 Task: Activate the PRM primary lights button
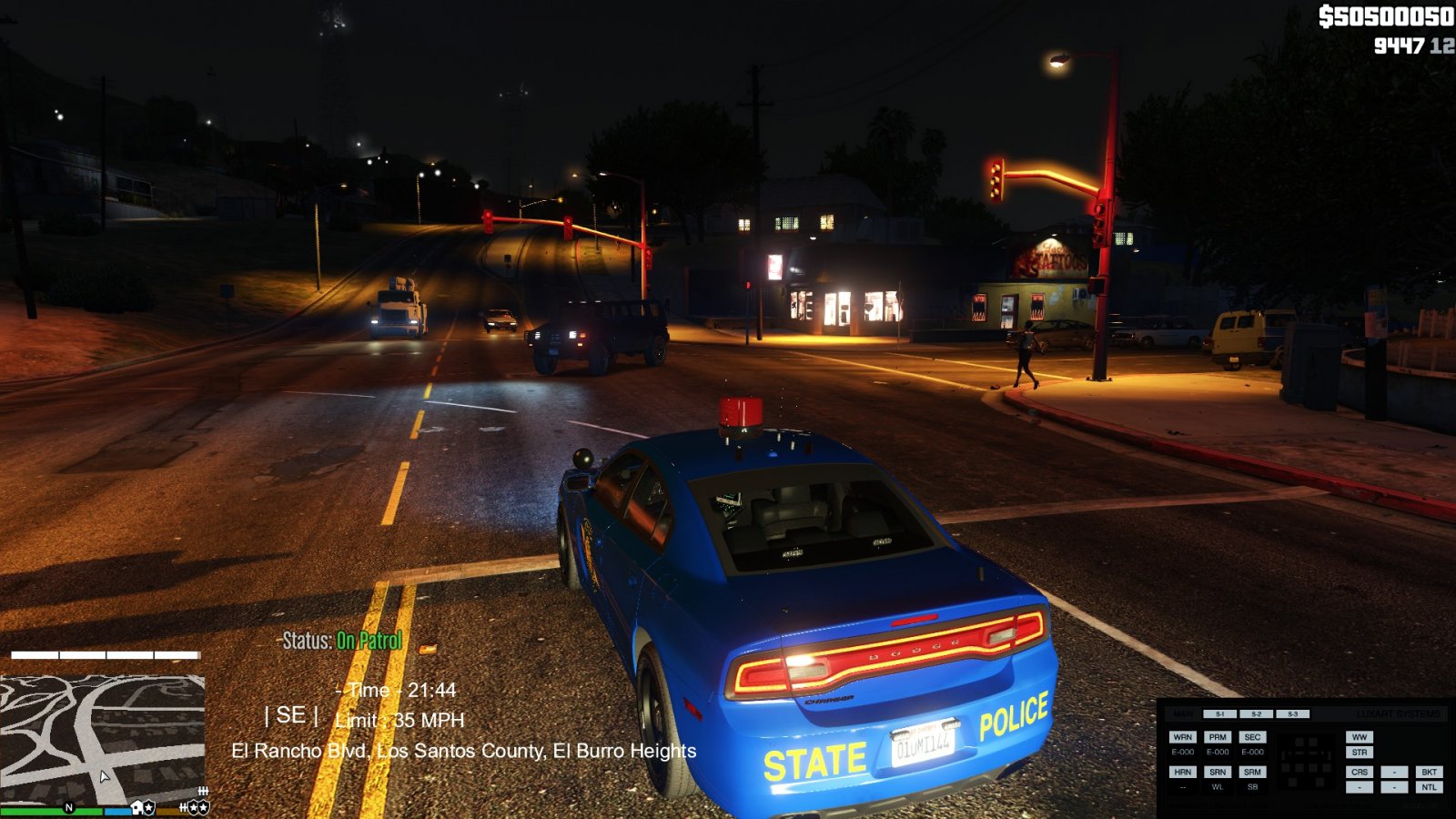click(1218, 737)
